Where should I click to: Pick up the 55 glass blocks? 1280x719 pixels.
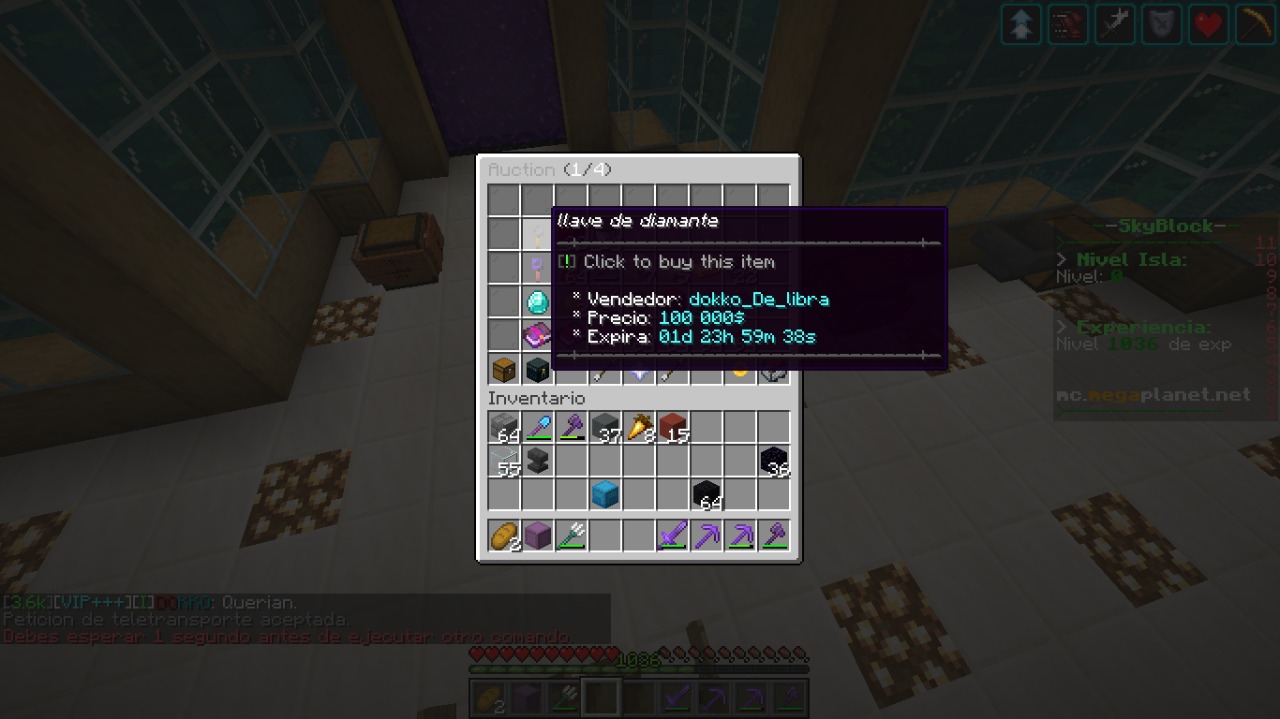point(504,461)
